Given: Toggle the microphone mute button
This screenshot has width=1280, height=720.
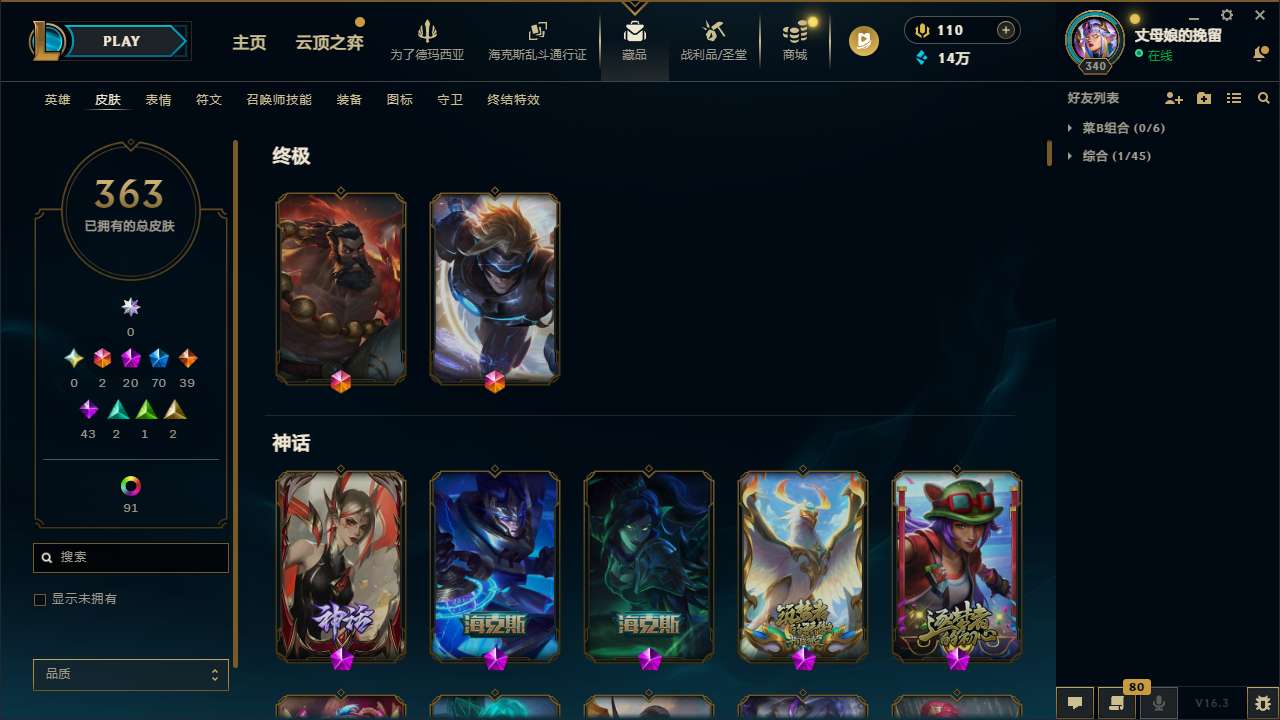Looking at the screenshot, I should pos(1158,703).
